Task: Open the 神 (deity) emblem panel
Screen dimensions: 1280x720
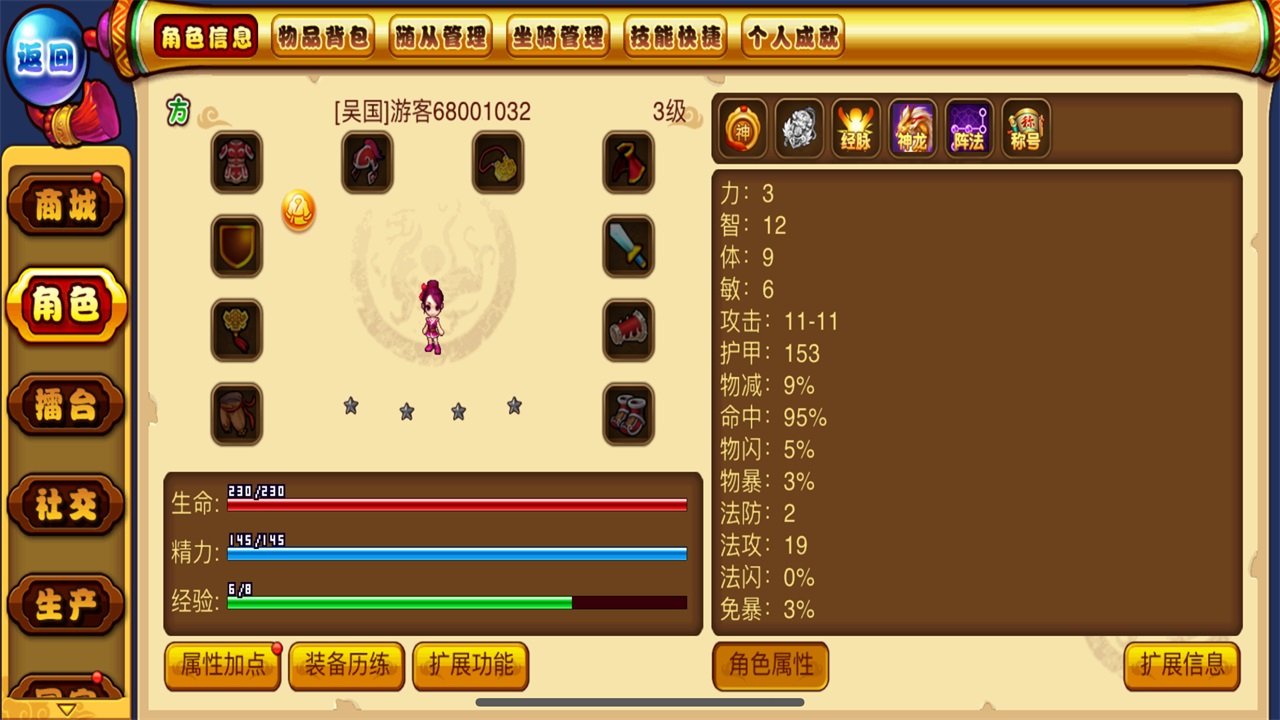Action: [742, 129]
